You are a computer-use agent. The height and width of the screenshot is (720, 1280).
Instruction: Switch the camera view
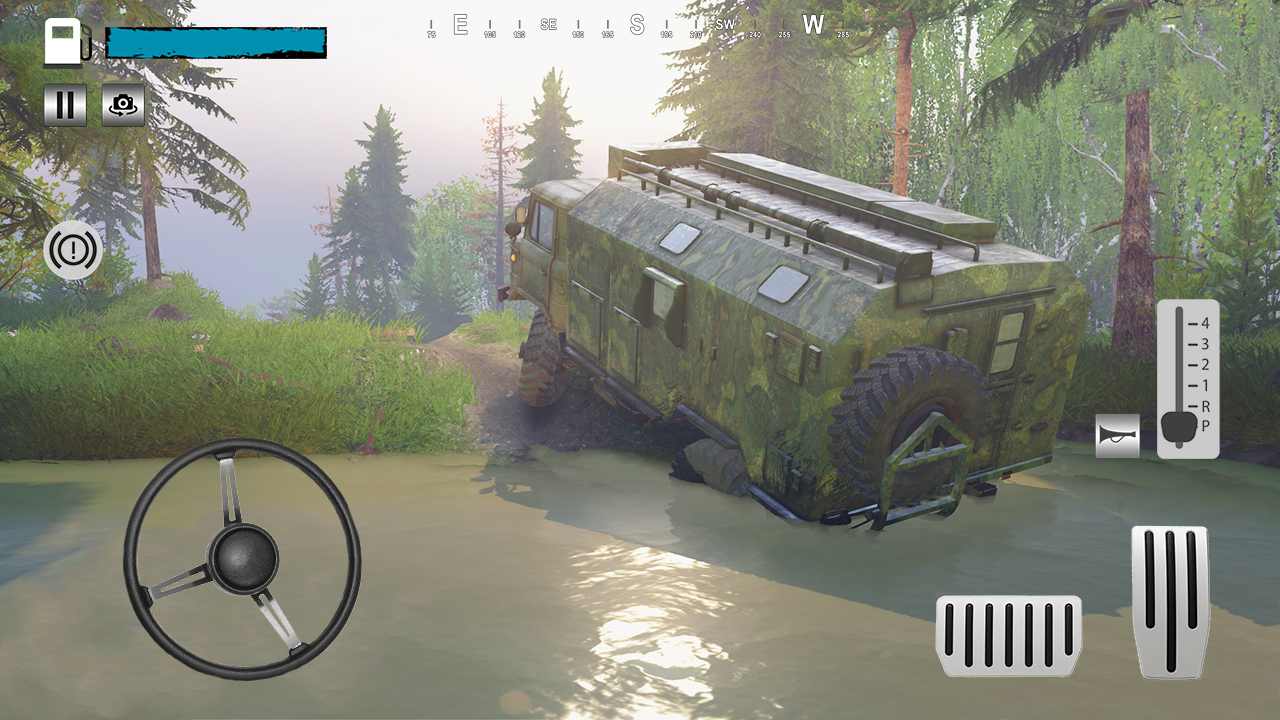[x=122, y=104]
